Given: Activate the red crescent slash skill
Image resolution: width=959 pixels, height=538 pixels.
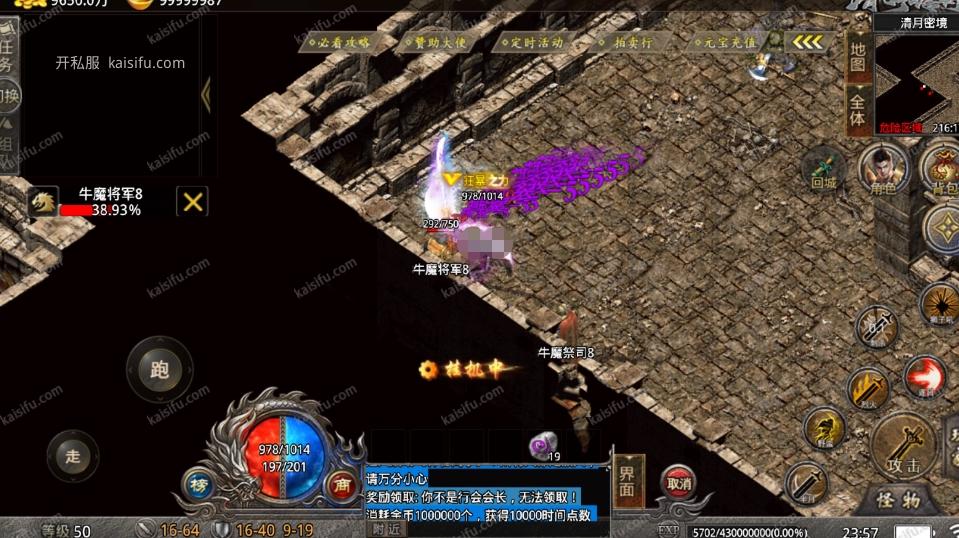Looking at the screenshot, I should click(x=924, y=378).
